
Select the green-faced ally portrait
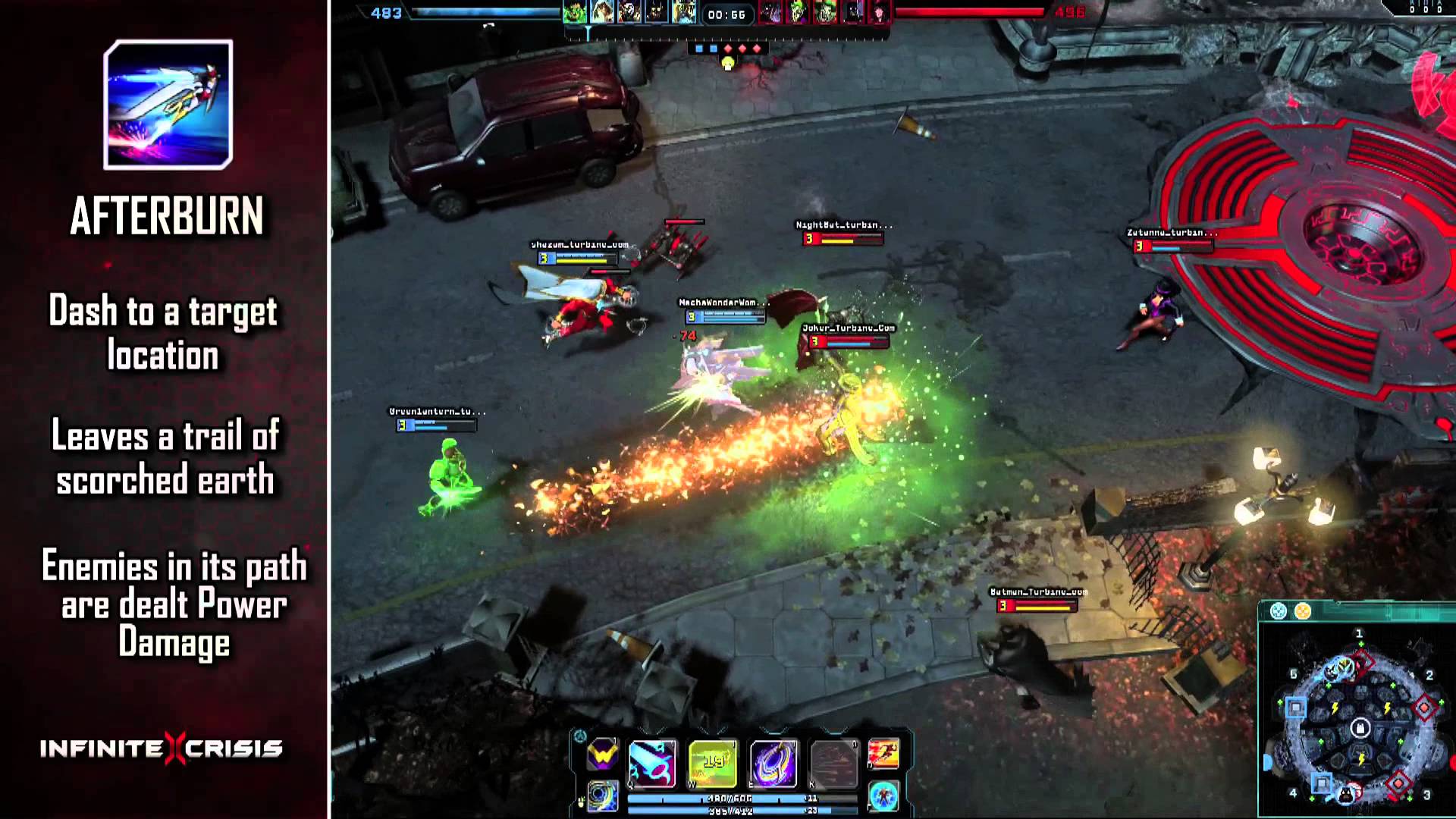pos(574,13)
